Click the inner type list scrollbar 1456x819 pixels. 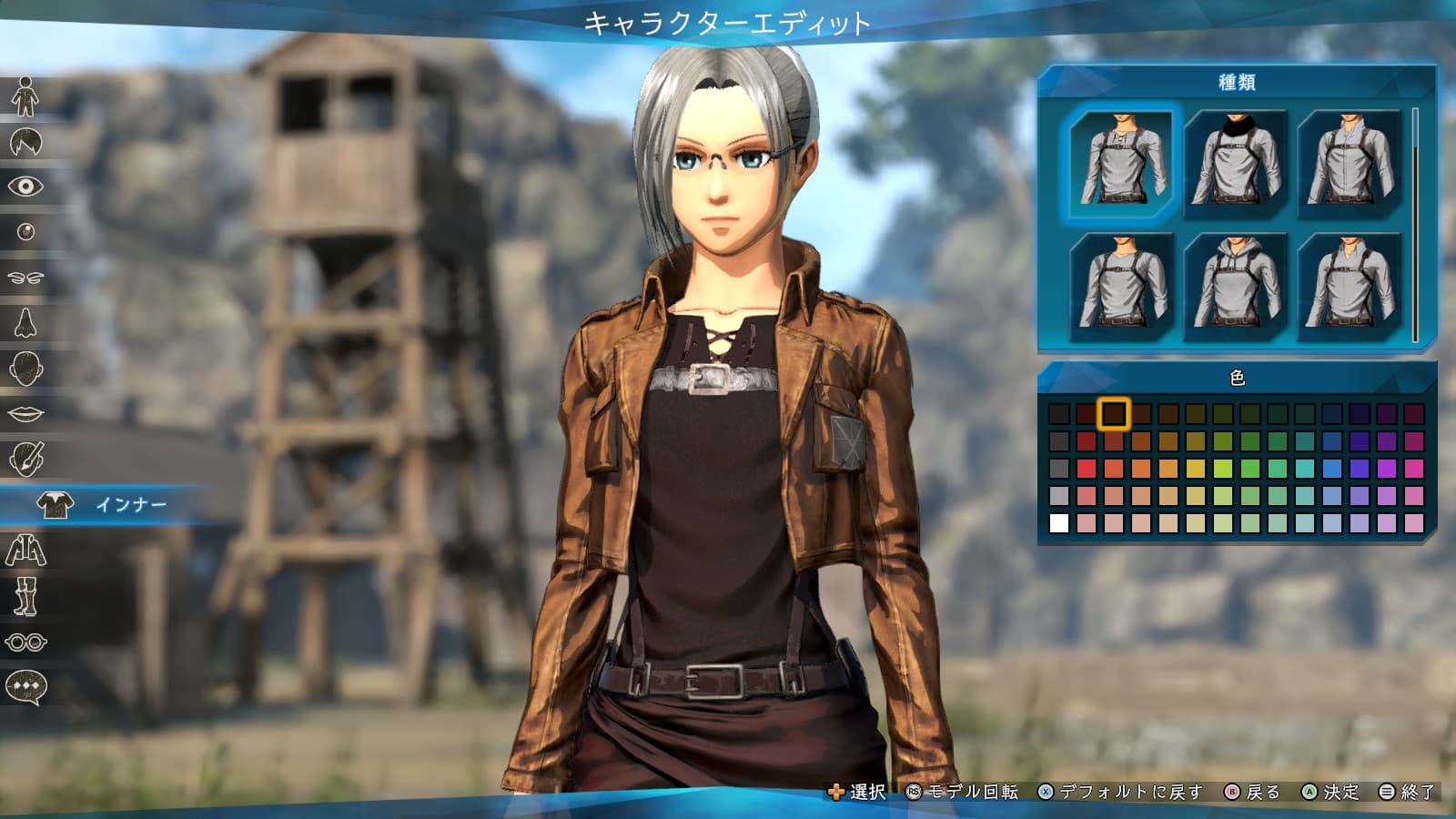pyautogui.click(x=1415, y=225)
